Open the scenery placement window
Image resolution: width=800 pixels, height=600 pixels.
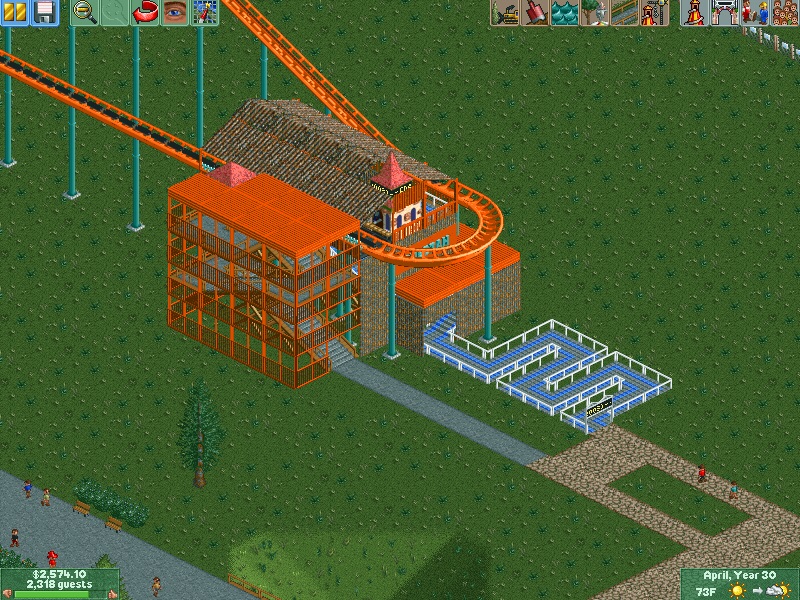coord(594,13)
